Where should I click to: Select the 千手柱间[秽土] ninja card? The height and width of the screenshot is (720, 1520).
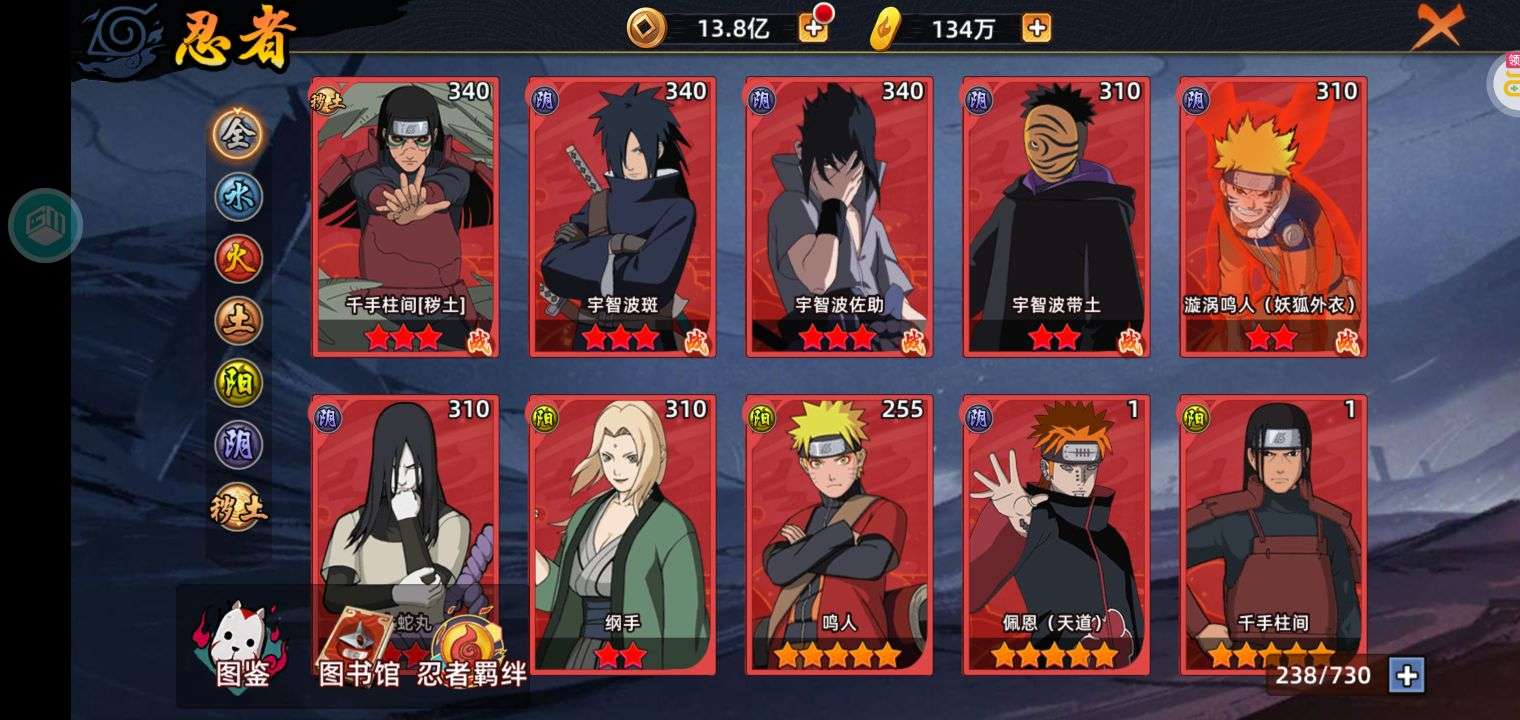[404, 216]
